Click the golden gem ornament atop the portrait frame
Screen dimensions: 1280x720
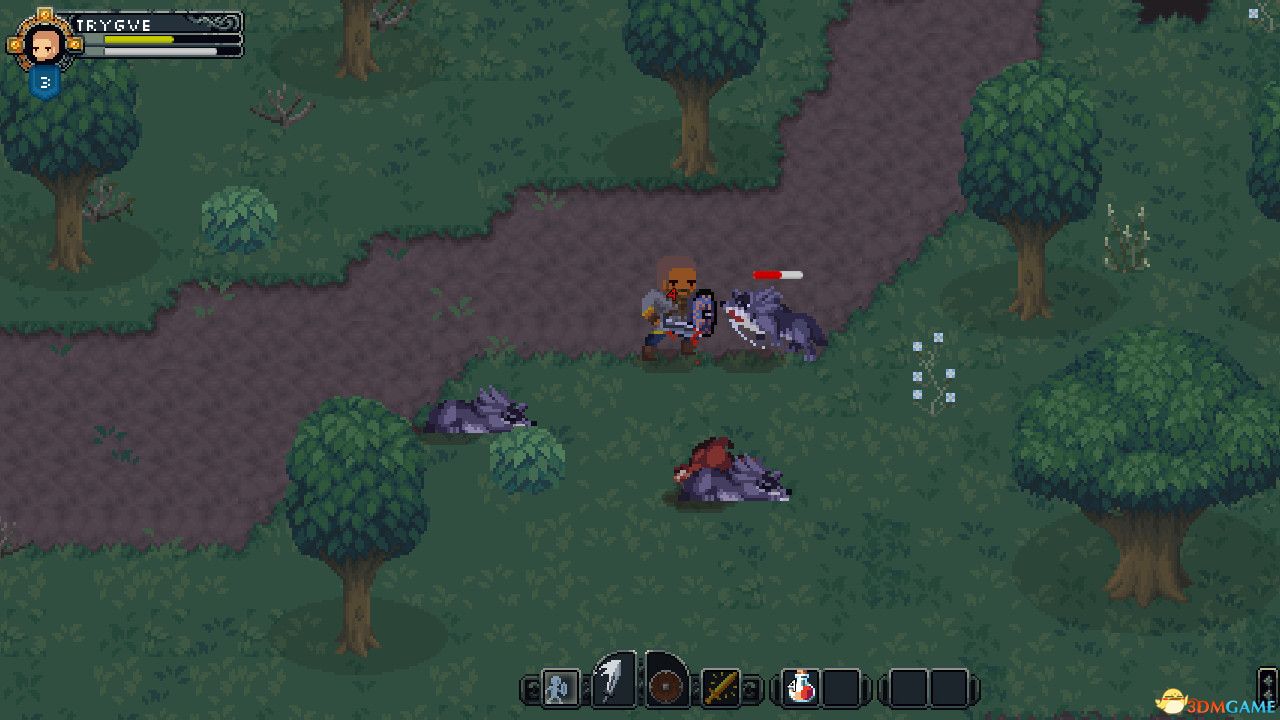click(46, 12)
